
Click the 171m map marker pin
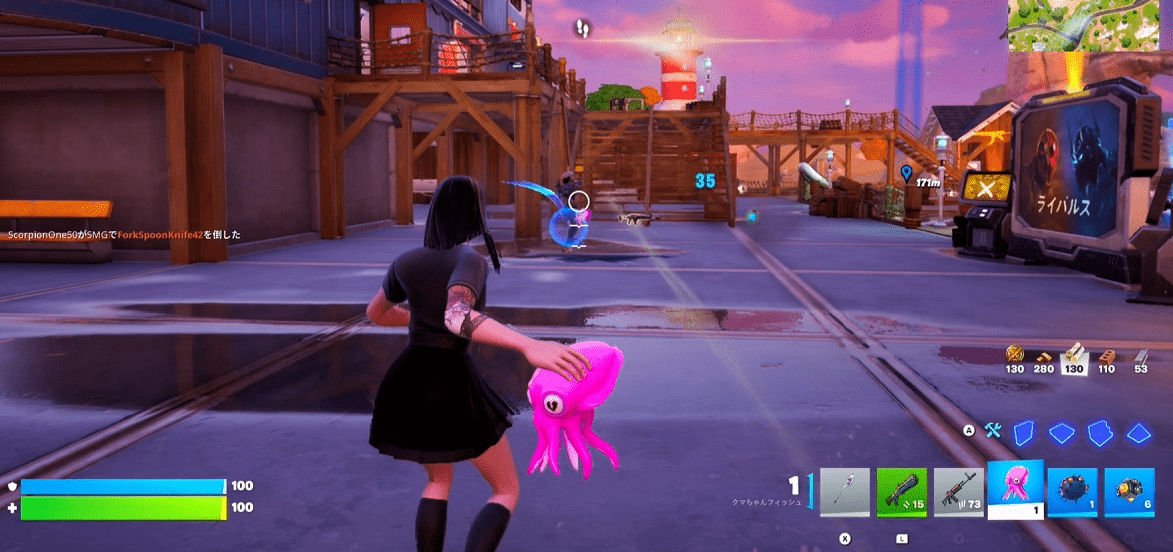point(906,173)
